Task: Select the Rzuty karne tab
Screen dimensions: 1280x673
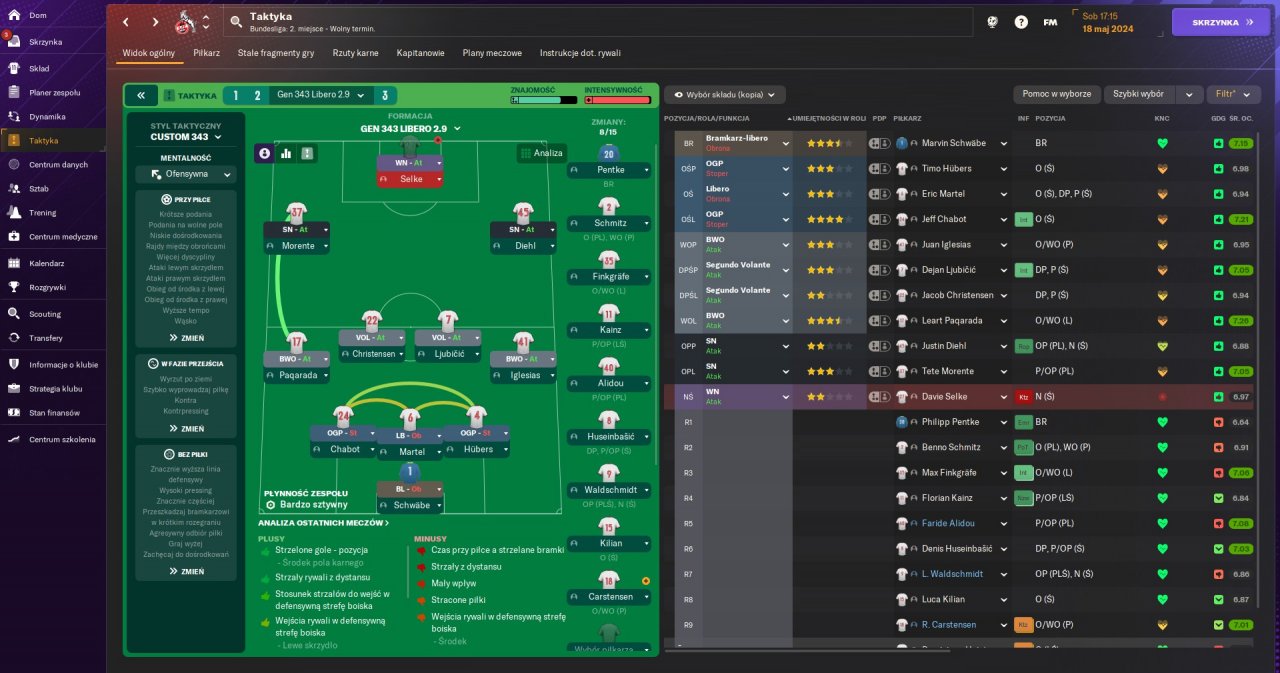Action: (x=355, y=52)
